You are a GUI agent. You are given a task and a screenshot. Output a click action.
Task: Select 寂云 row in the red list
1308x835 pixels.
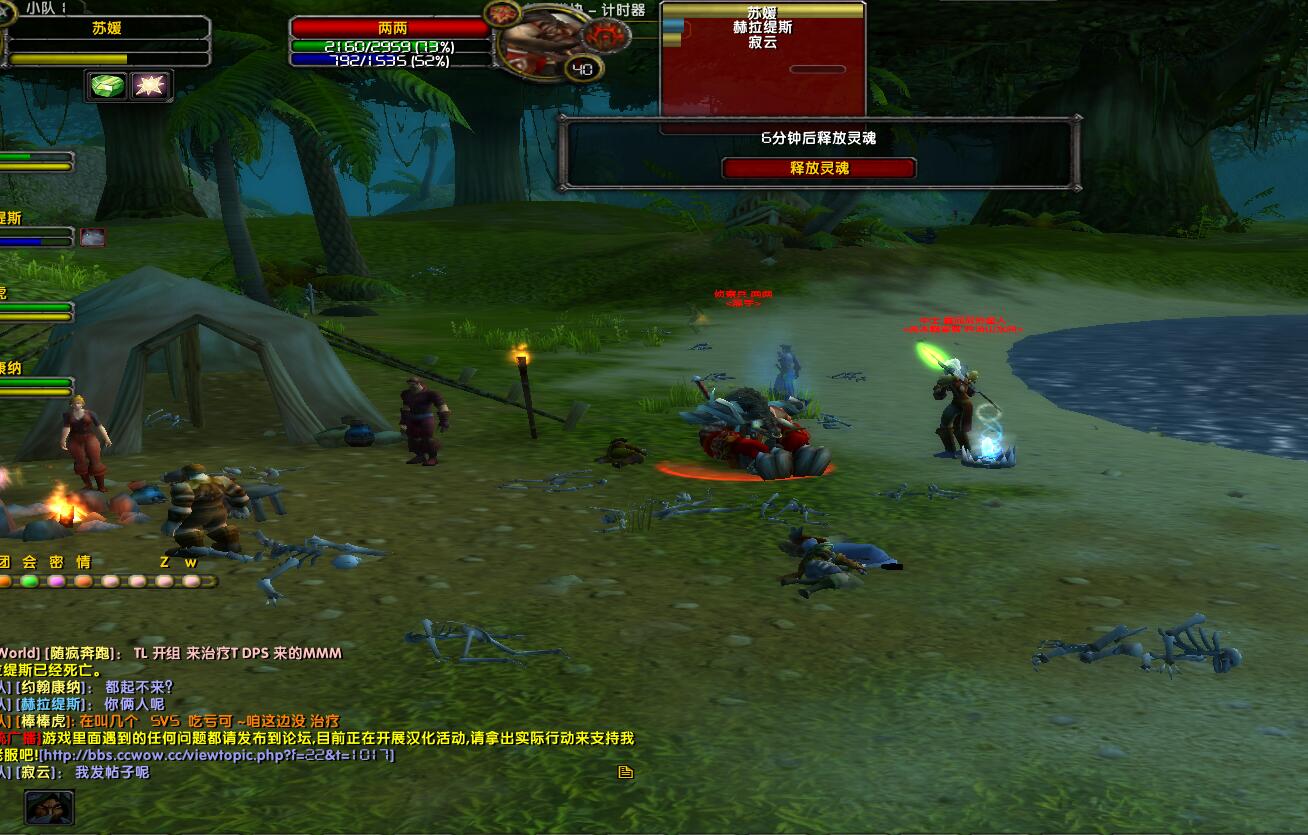[762, 43]
